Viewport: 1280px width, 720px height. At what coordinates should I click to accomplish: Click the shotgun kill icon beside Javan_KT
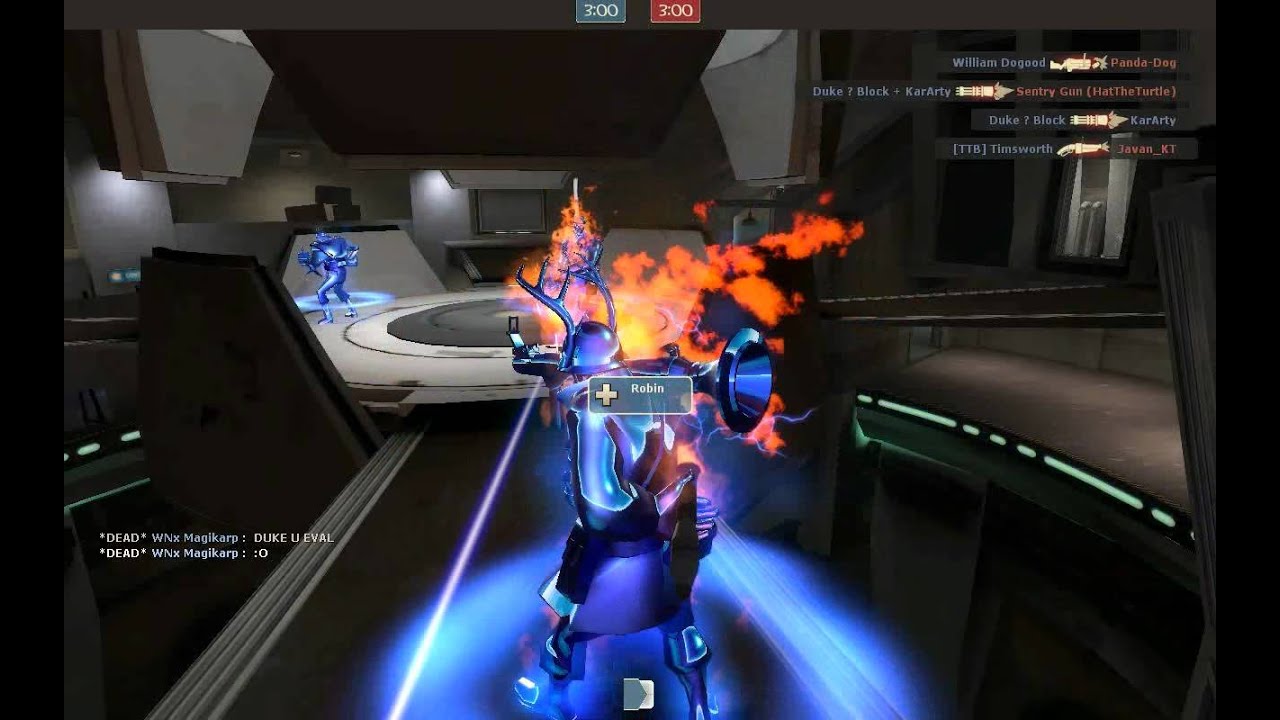(x=1085, y=147)
